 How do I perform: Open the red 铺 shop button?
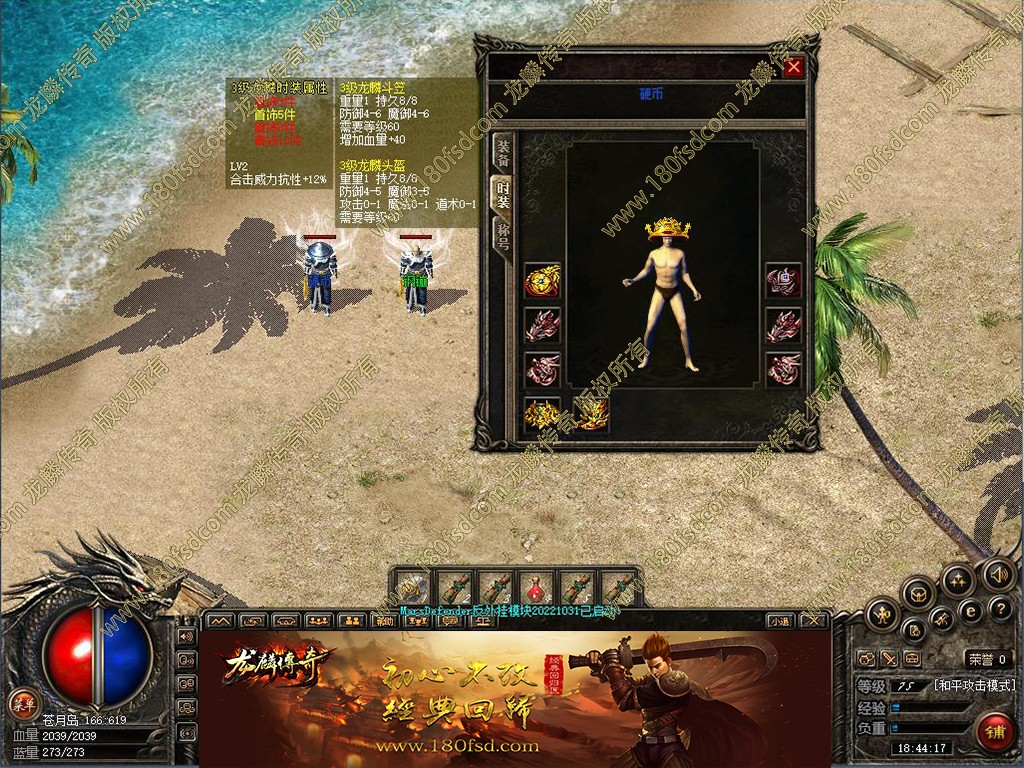[994, 731]
